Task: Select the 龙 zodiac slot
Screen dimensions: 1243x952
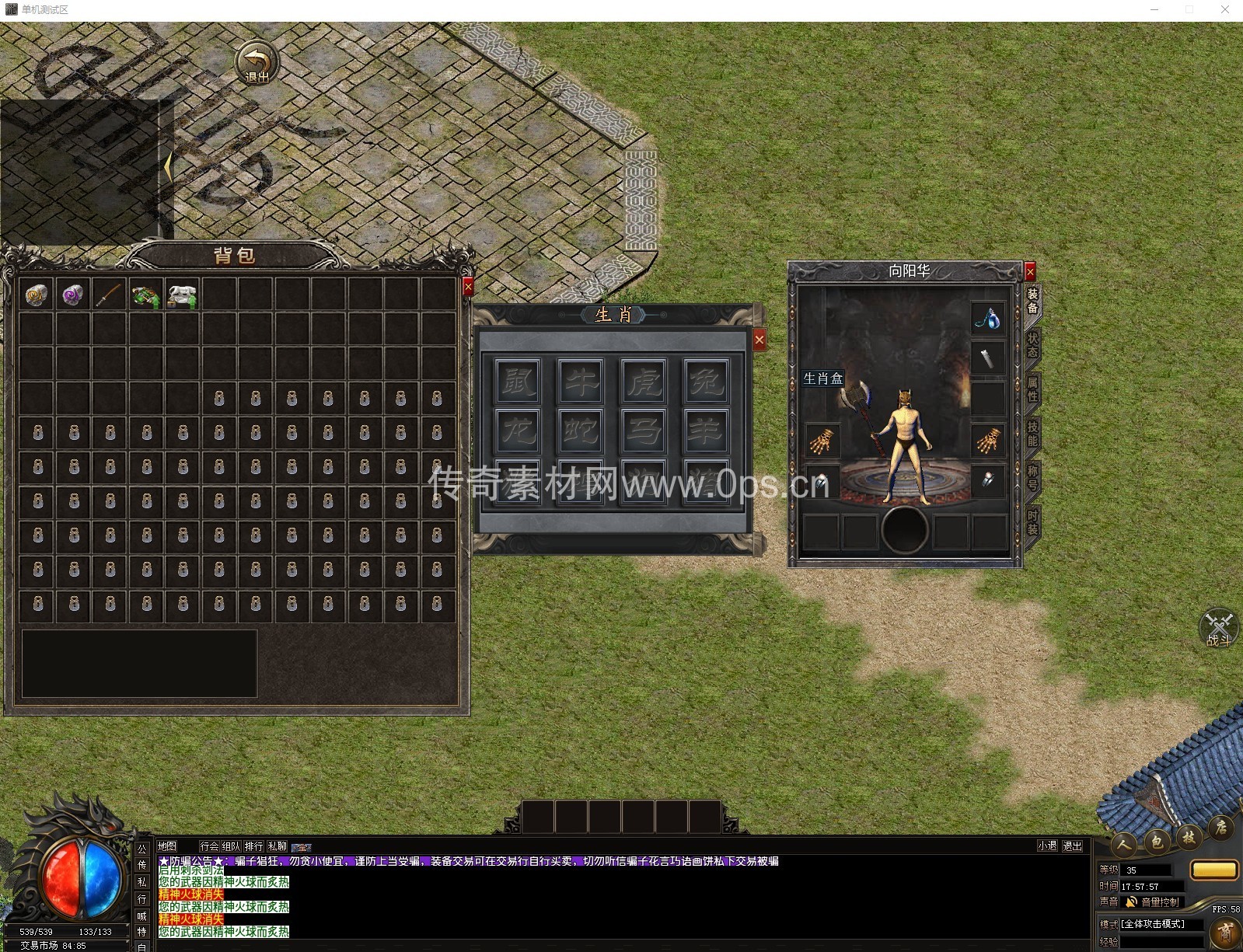Action: coord(518,430)
